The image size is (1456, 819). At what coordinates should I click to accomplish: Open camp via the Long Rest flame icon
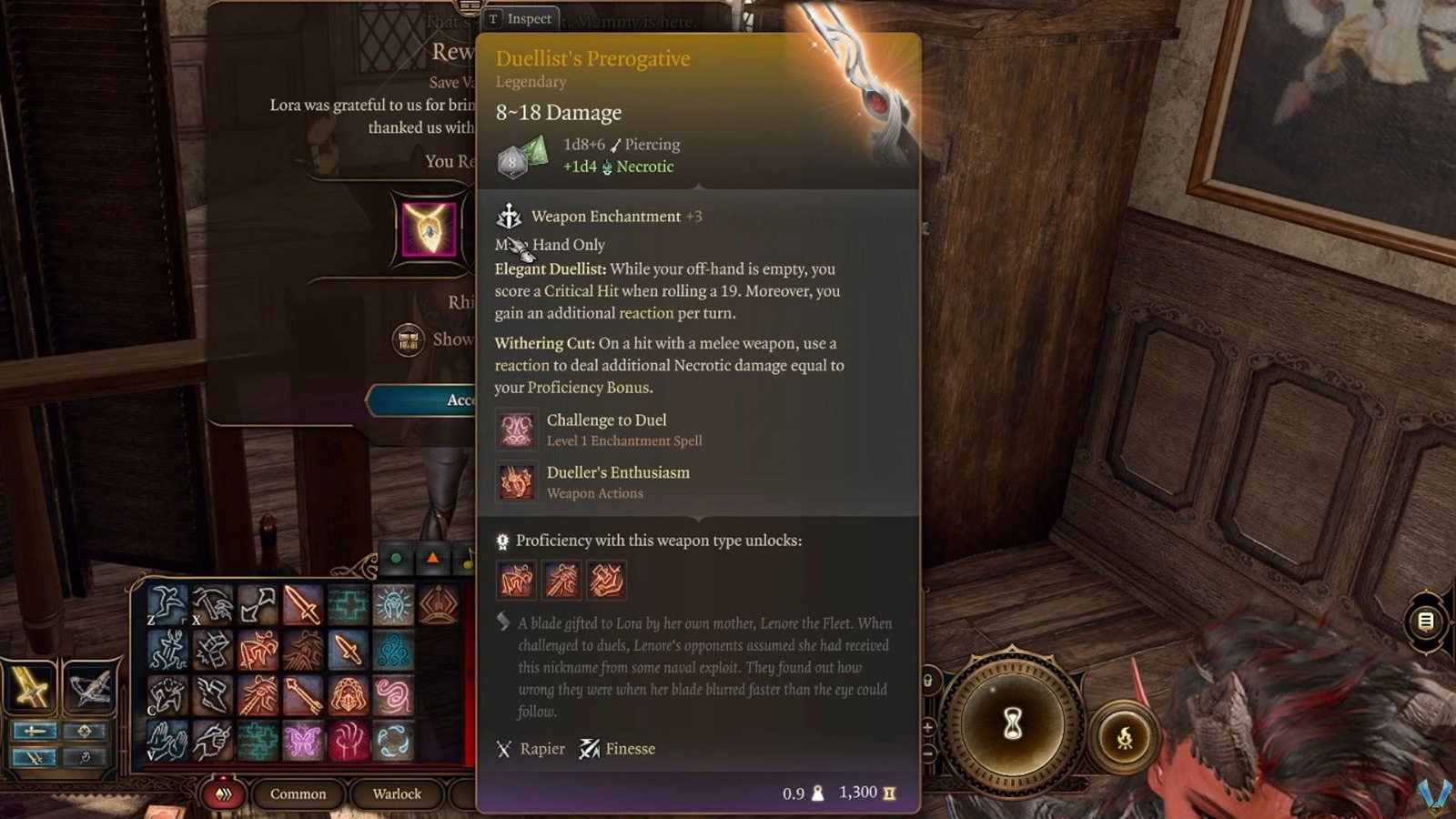point(1125,737)
